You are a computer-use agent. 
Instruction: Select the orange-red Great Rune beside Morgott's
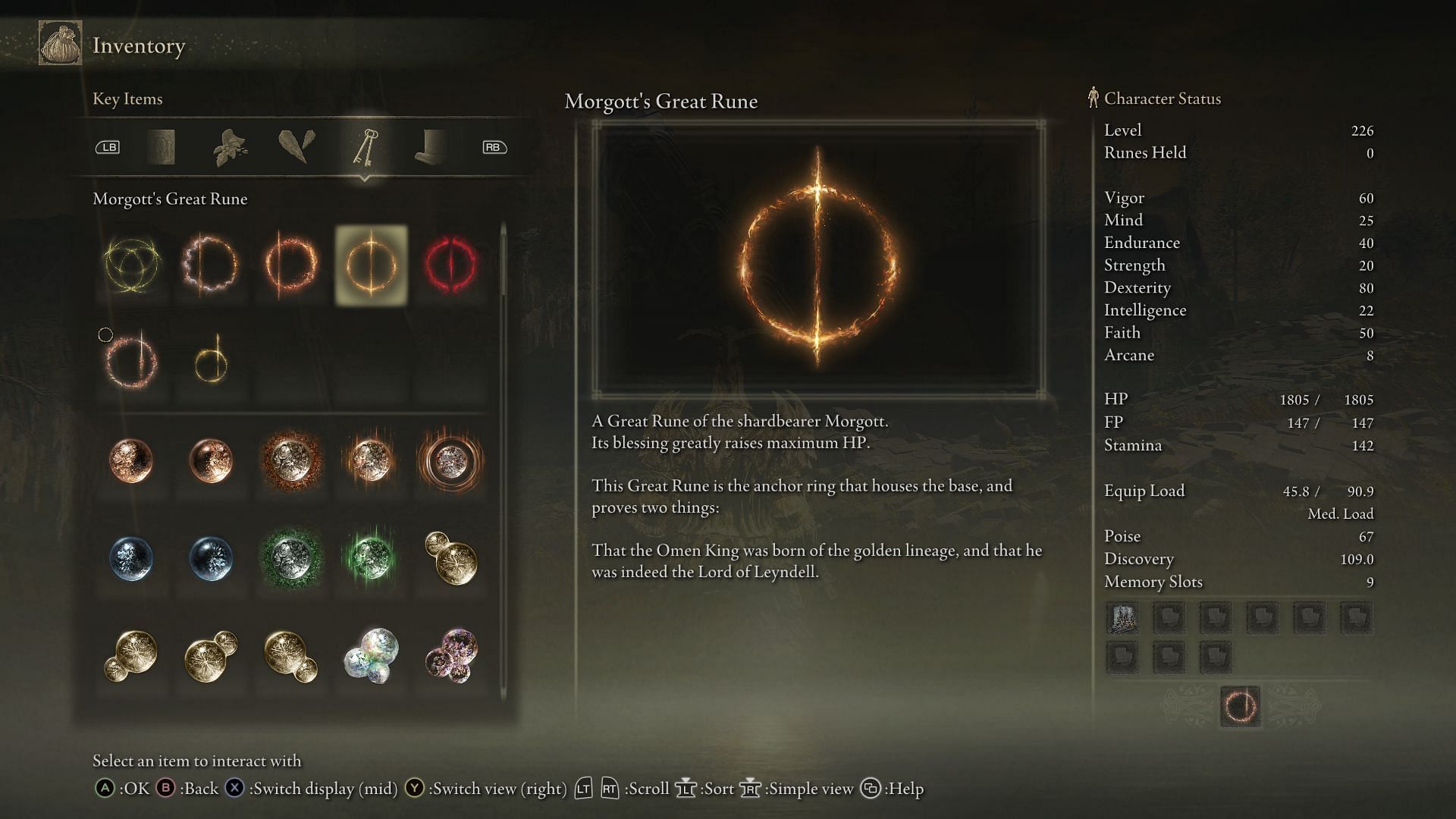coord(291,265)
